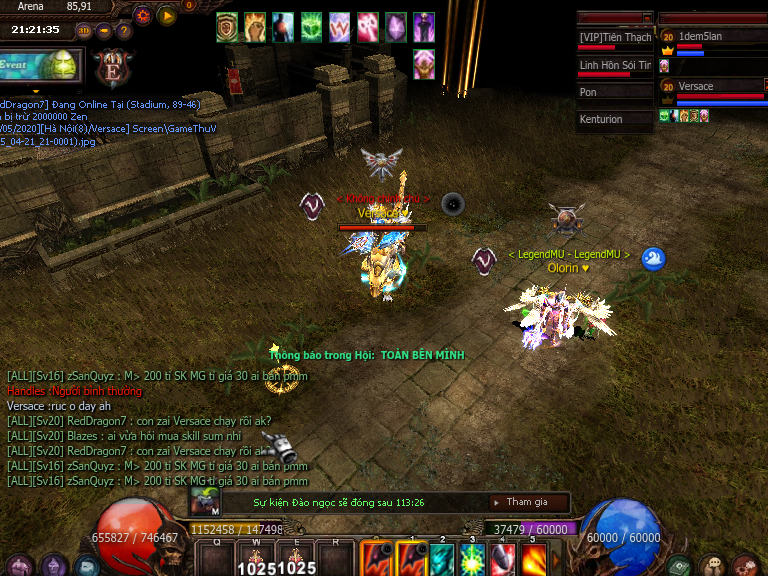Select the Pon row in list
This screenshot has height=576, width=768.
[615, 92]
